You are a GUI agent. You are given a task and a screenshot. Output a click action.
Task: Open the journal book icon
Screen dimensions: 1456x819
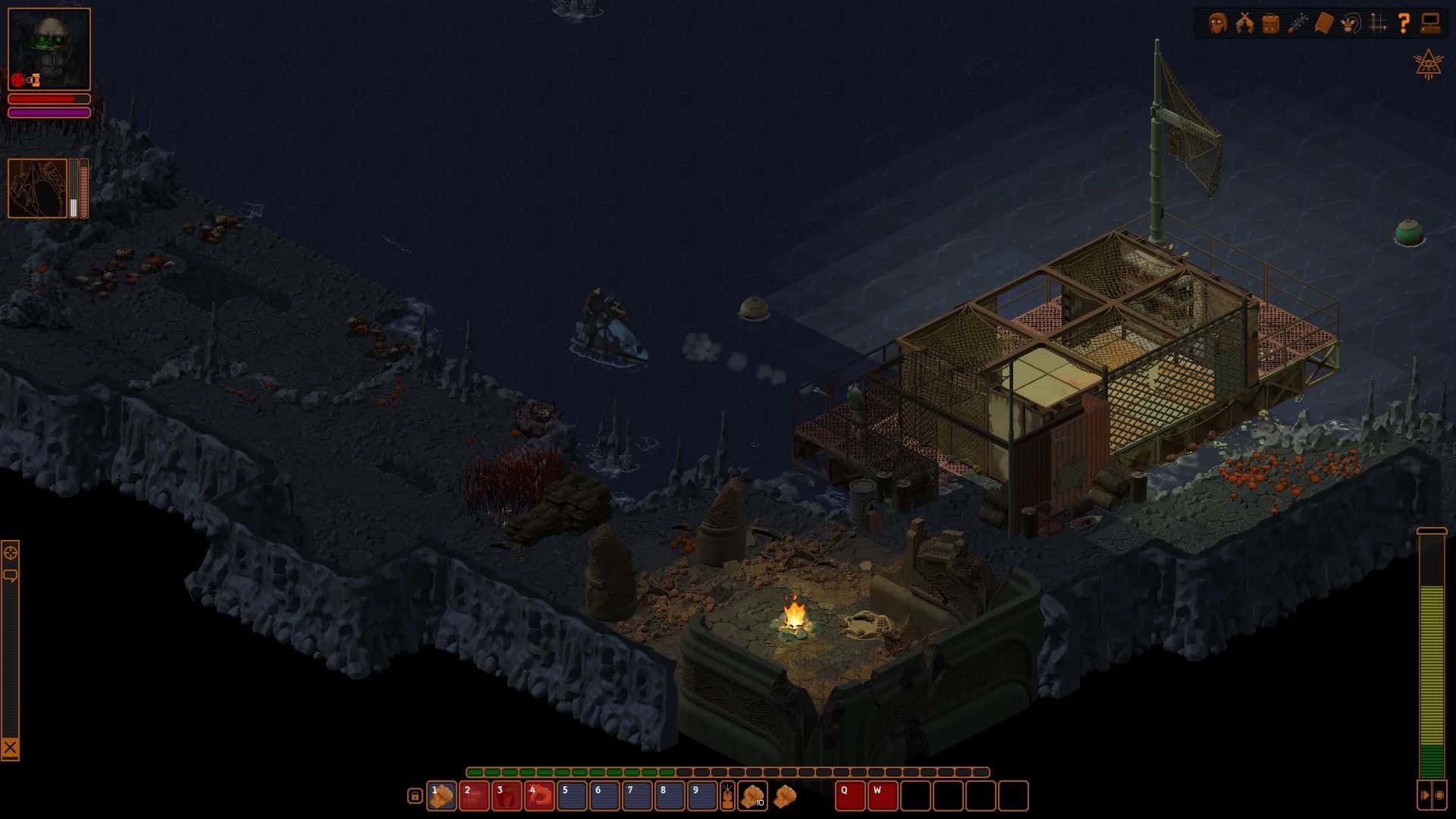(1324, 24)
